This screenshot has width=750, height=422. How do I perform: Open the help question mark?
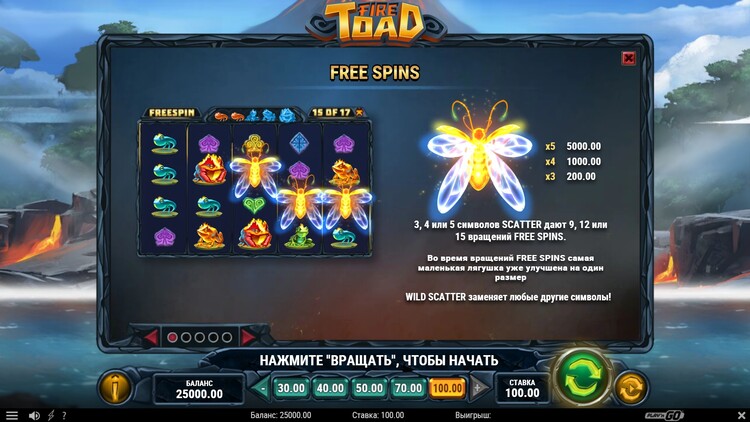(x=64, y=415)
